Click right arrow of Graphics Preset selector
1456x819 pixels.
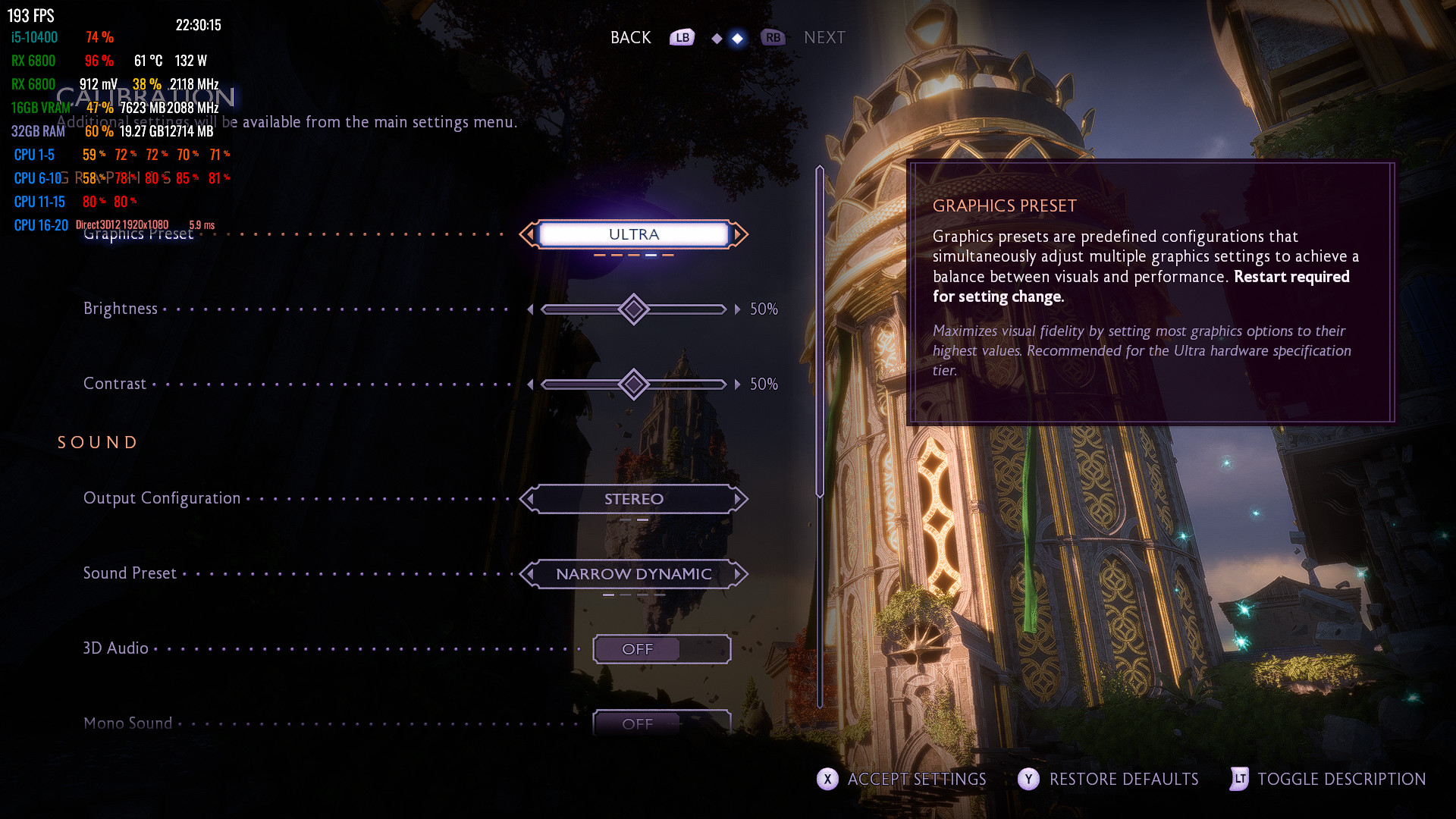pyautogui.click(x=739, y=234)
